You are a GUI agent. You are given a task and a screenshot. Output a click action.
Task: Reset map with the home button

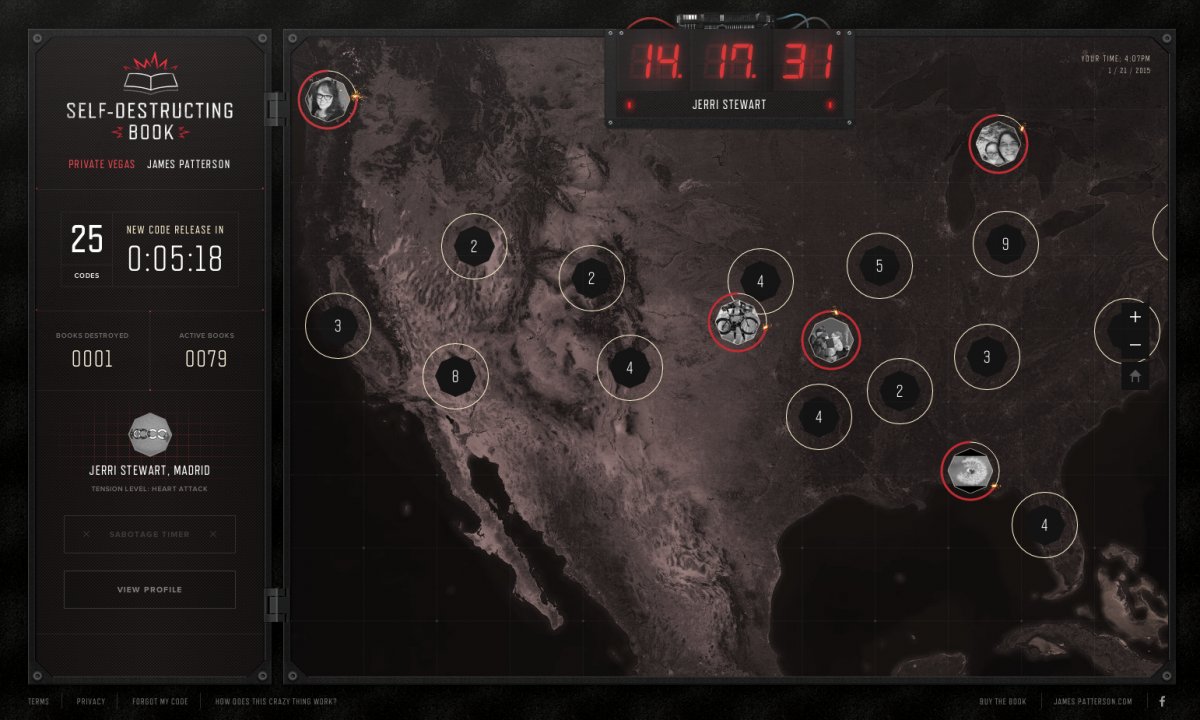click(x=1135, y=377)
